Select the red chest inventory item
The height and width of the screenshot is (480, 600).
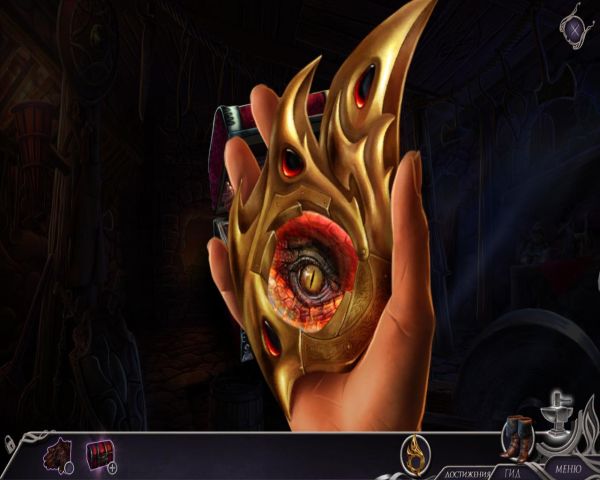tap(99, 454)
